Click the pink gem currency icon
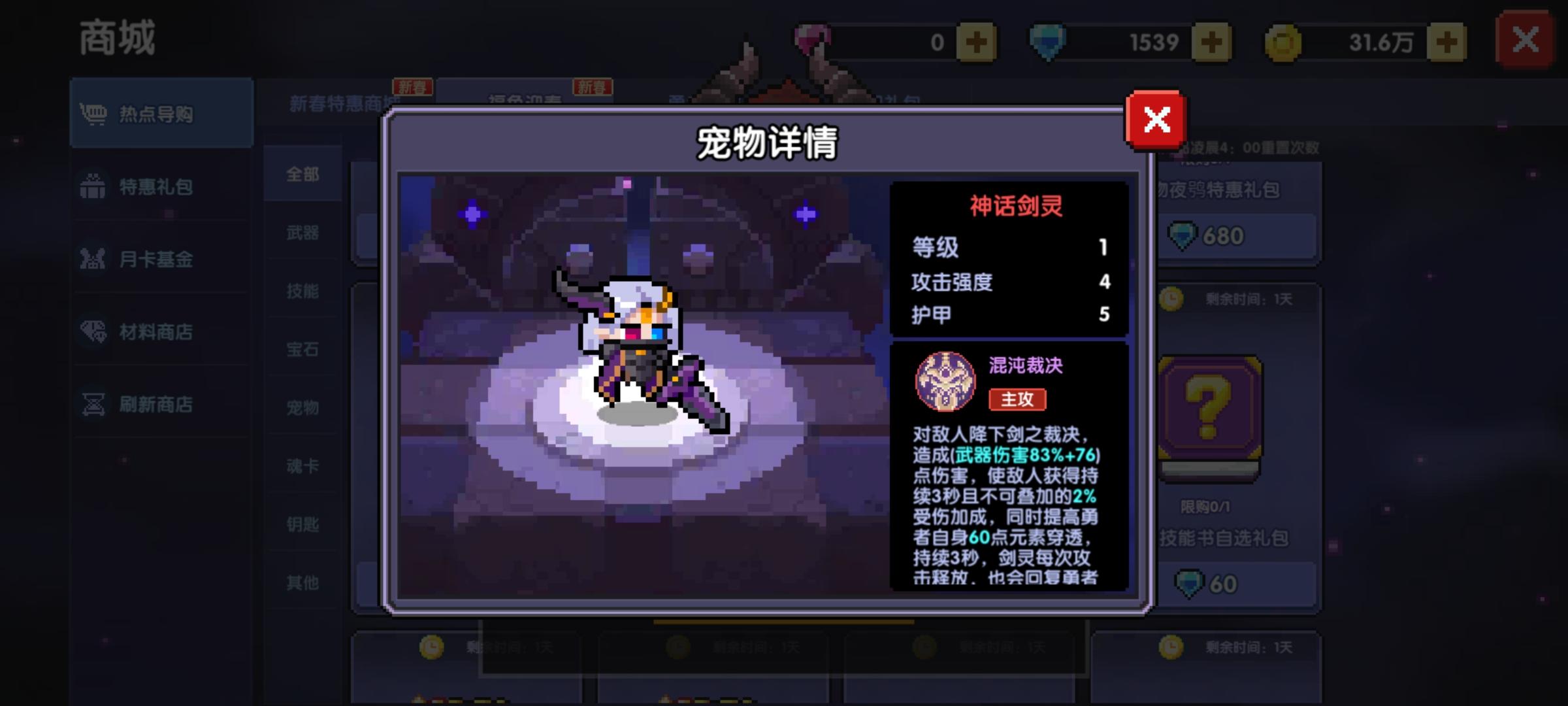This screenshot has height=706, width=1568. (x=810, y=41)
